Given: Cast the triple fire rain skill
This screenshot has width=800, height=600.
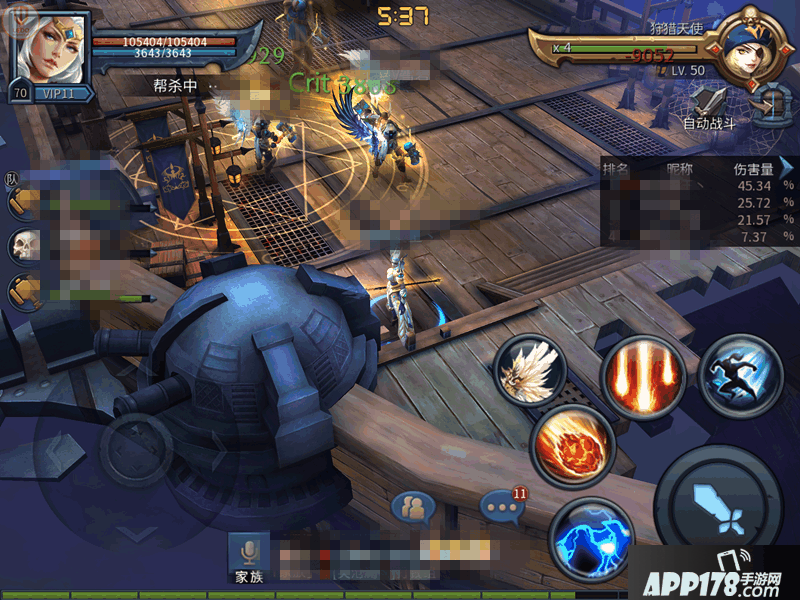Looking at the screenshot, I should pos(640,375).
